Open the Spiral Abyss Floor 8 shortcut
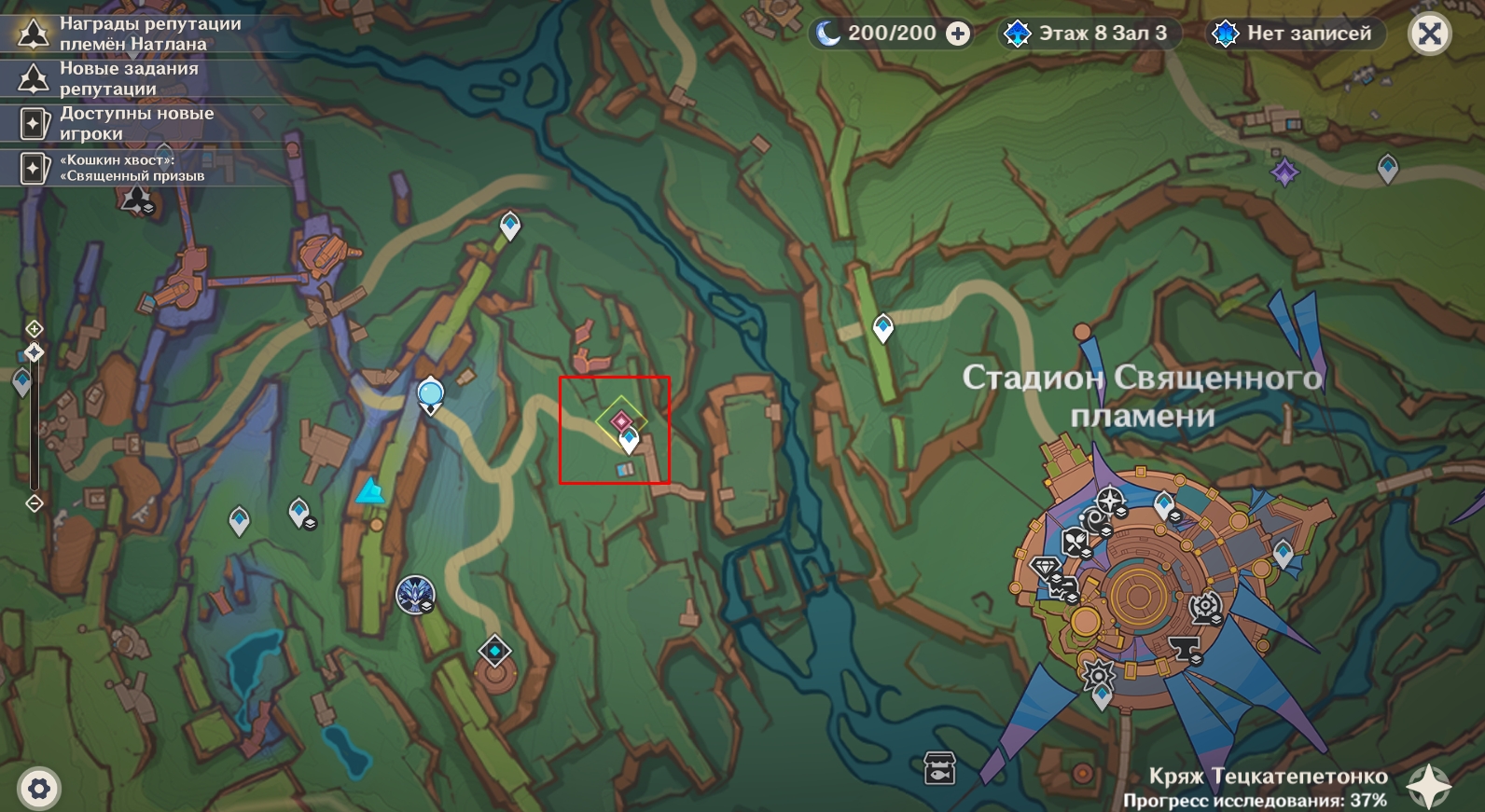 pos(1087,34)
